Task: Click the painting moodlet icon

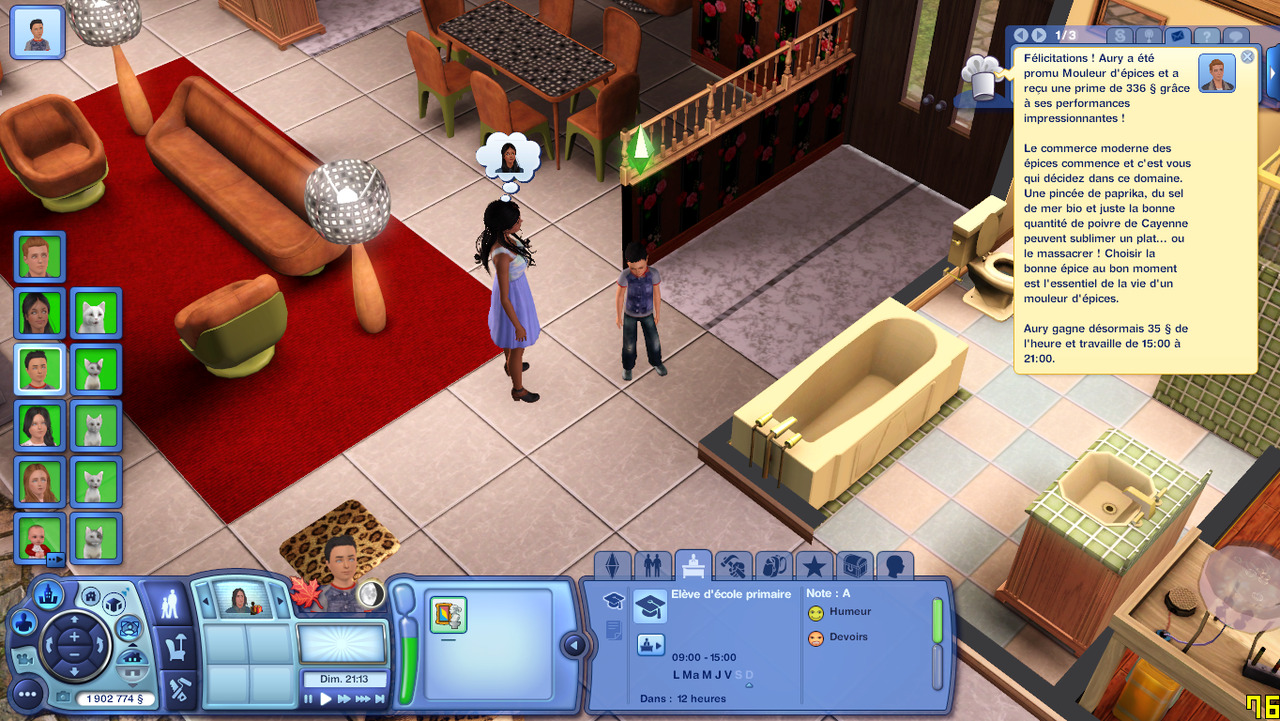Action: pyautogui.click(x=449, y=613)
